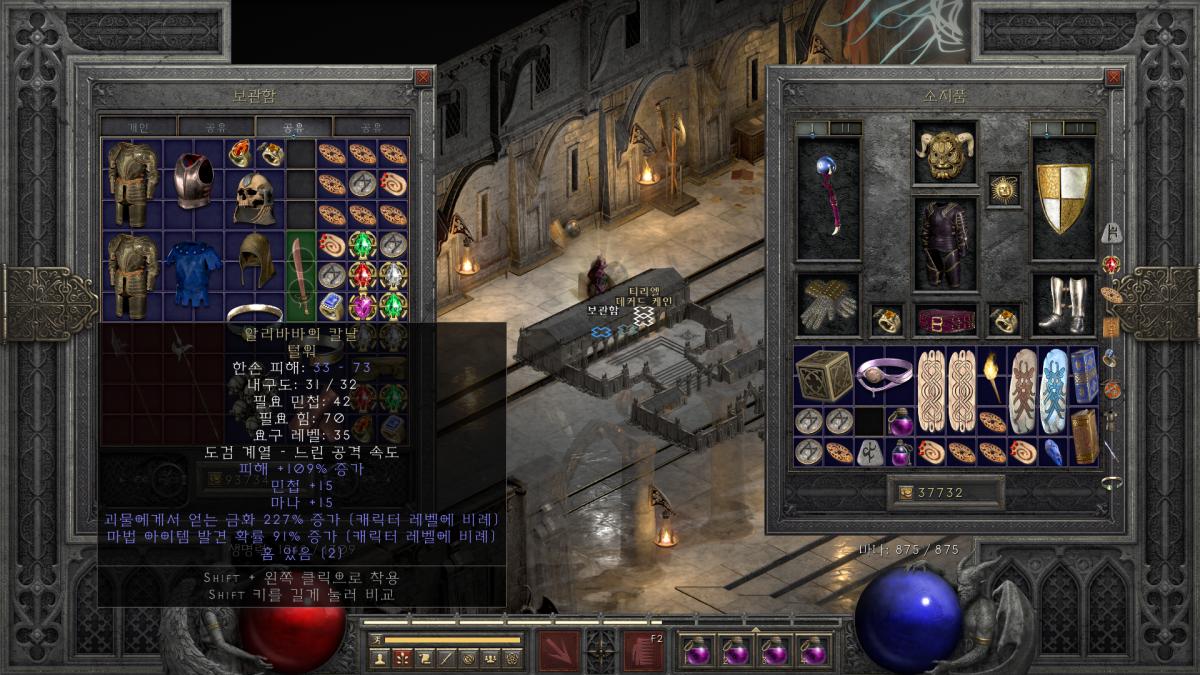
Task: Close the inventory panel
Action: 1114,77
